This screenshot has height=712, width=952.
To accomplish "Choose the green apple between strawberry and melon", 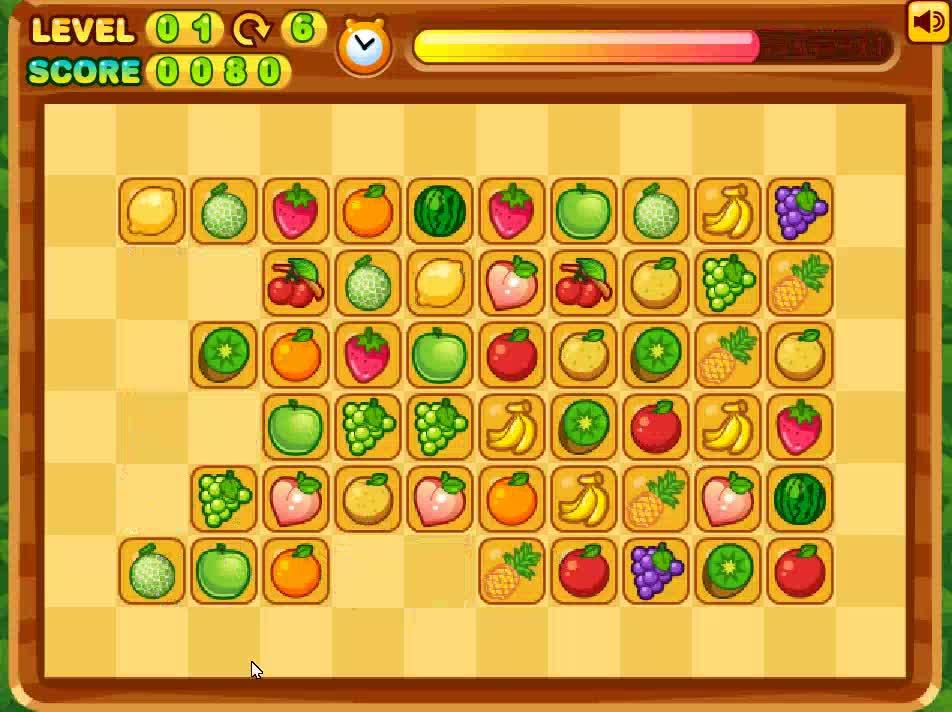I will click(584, 211).
